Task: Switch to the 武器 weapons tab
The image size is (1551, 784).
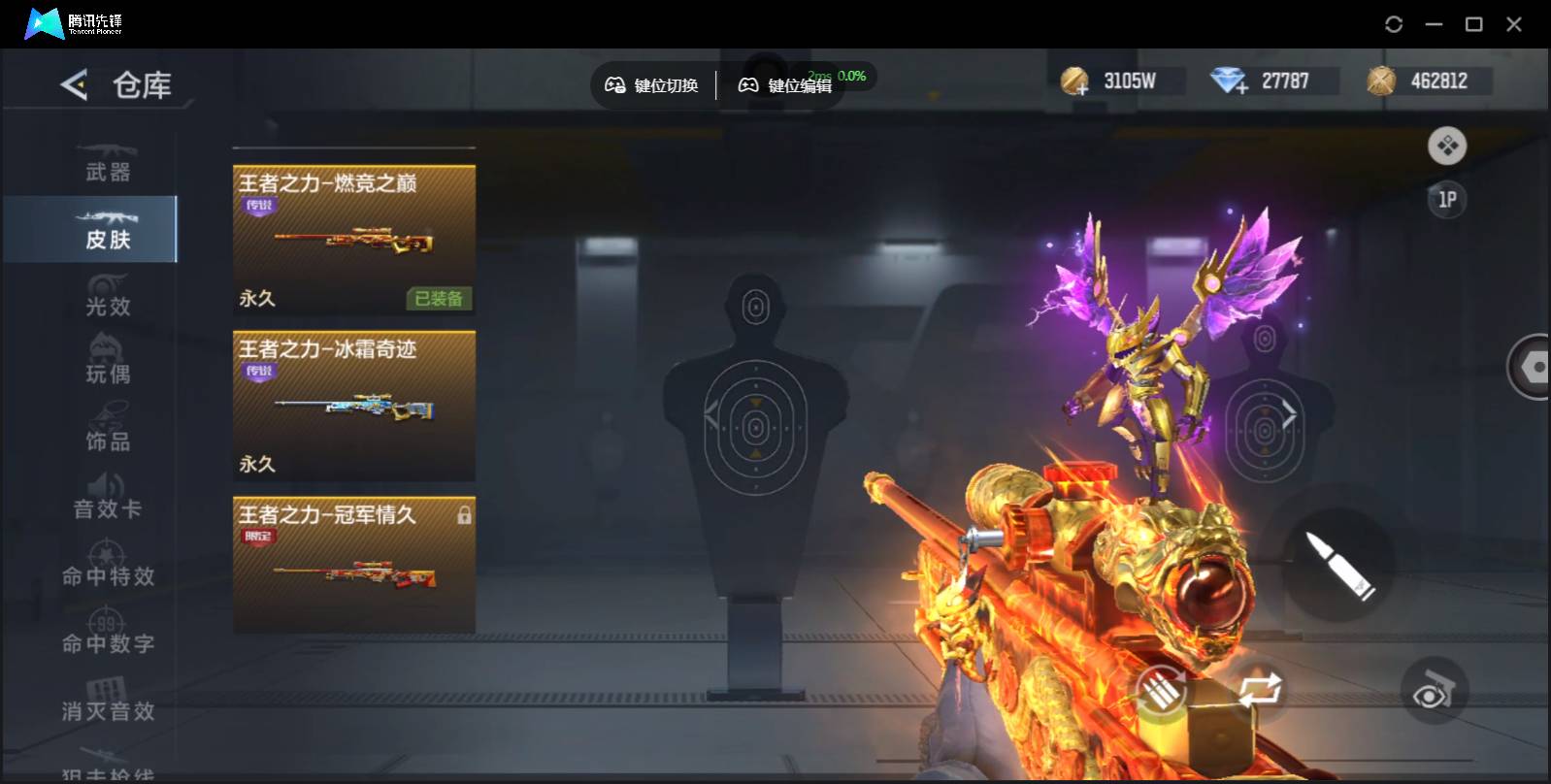Action: (107, 163)
